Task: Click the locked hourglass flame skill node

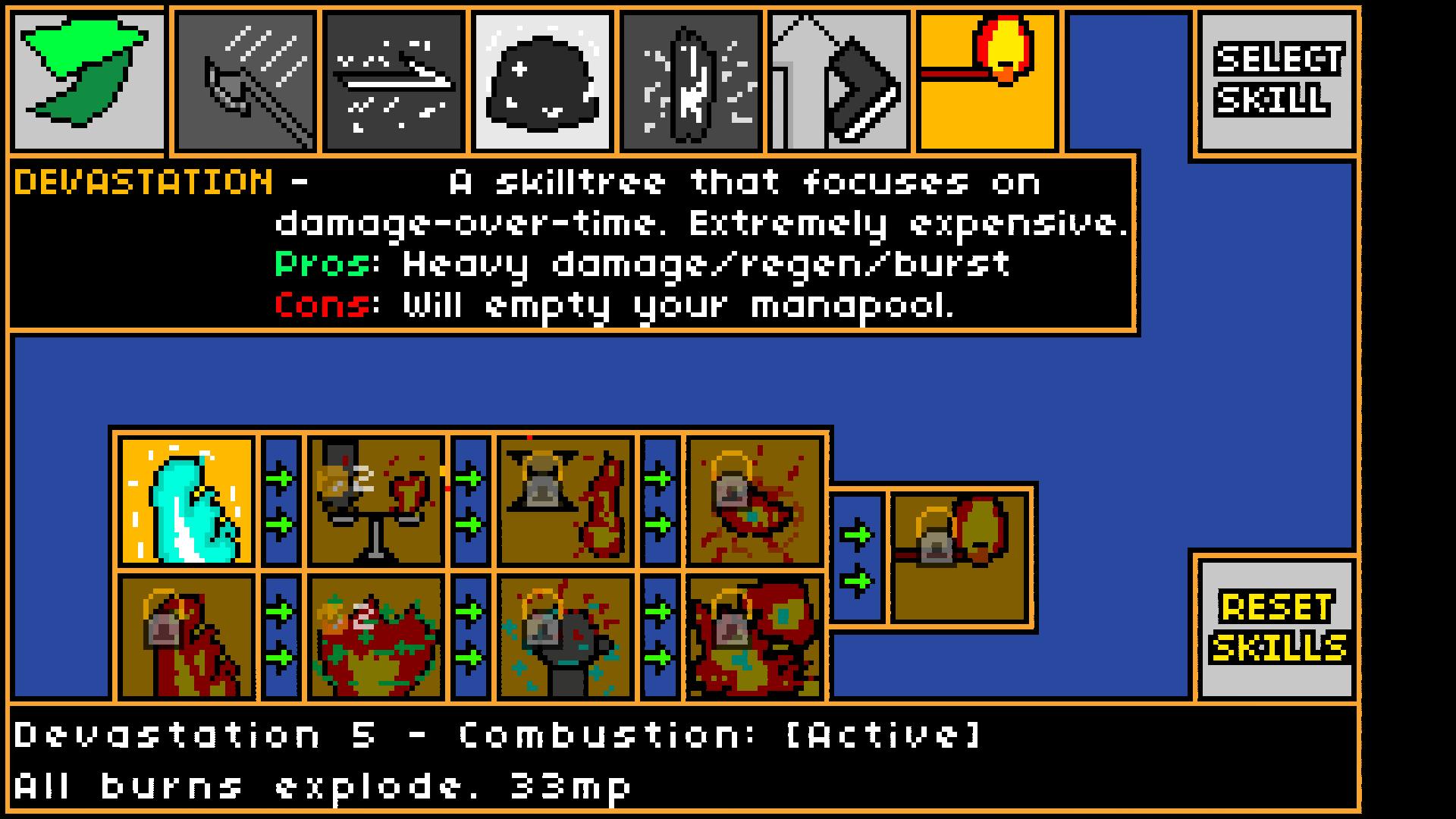Action: (565, 500)
